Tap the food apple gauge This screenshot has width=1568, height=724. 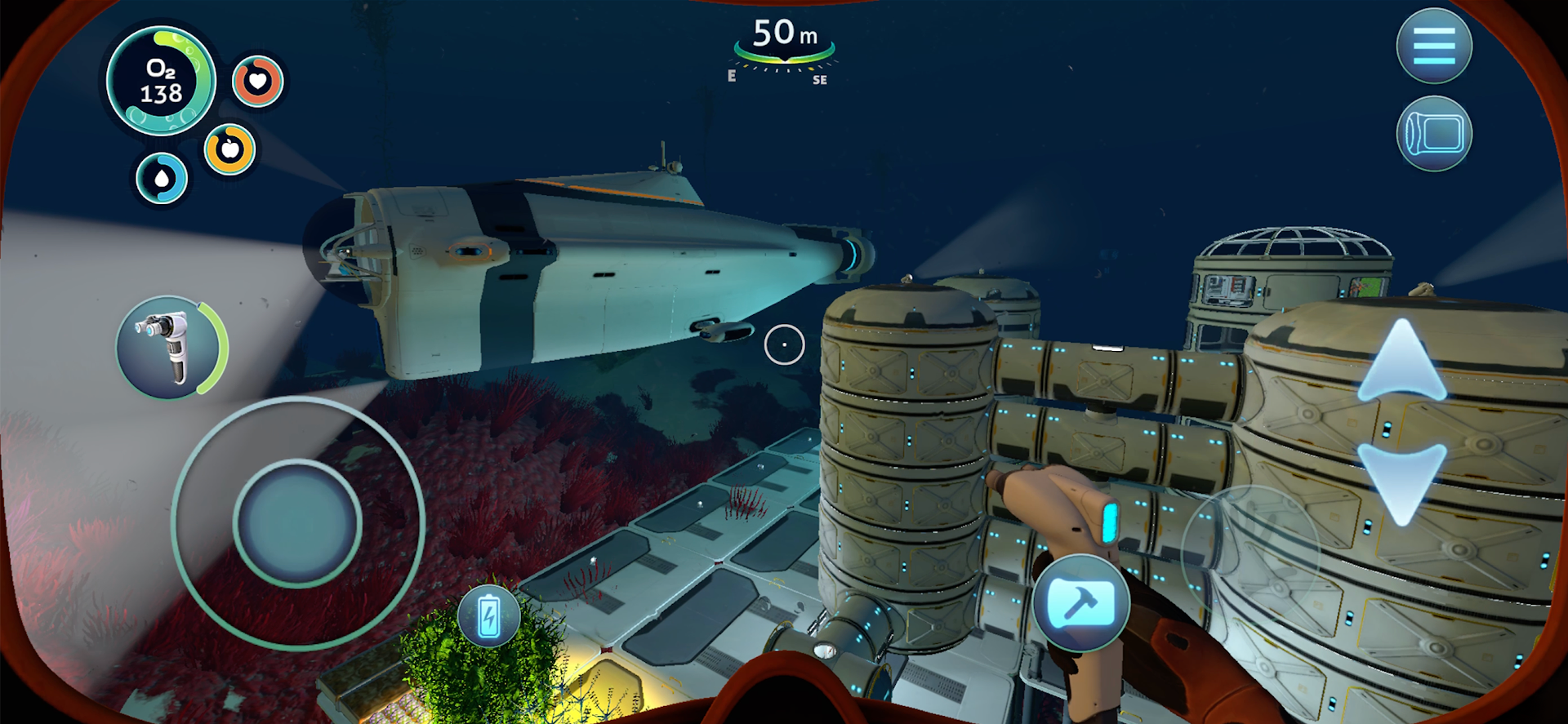coord(229,150)
